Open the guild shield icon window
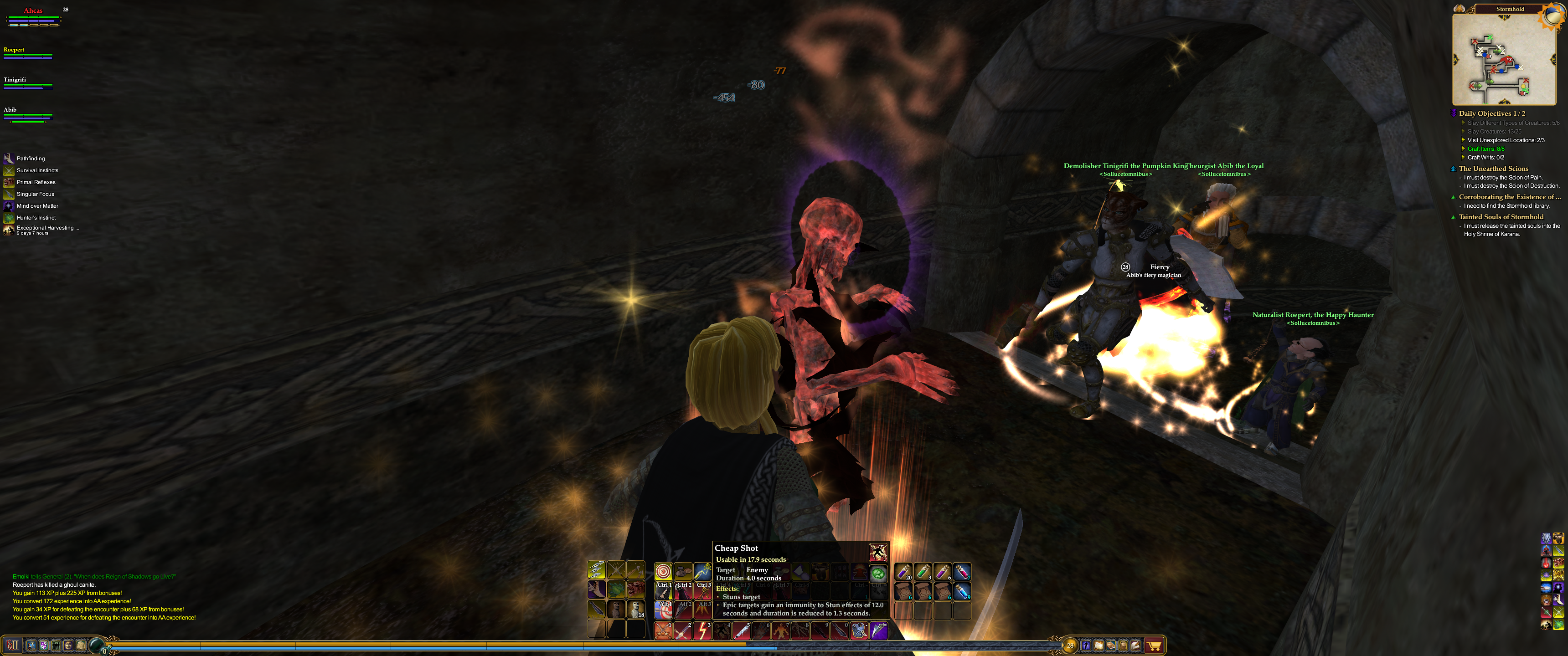Viewport: 1568px width, 656px height. coord(43,645)
